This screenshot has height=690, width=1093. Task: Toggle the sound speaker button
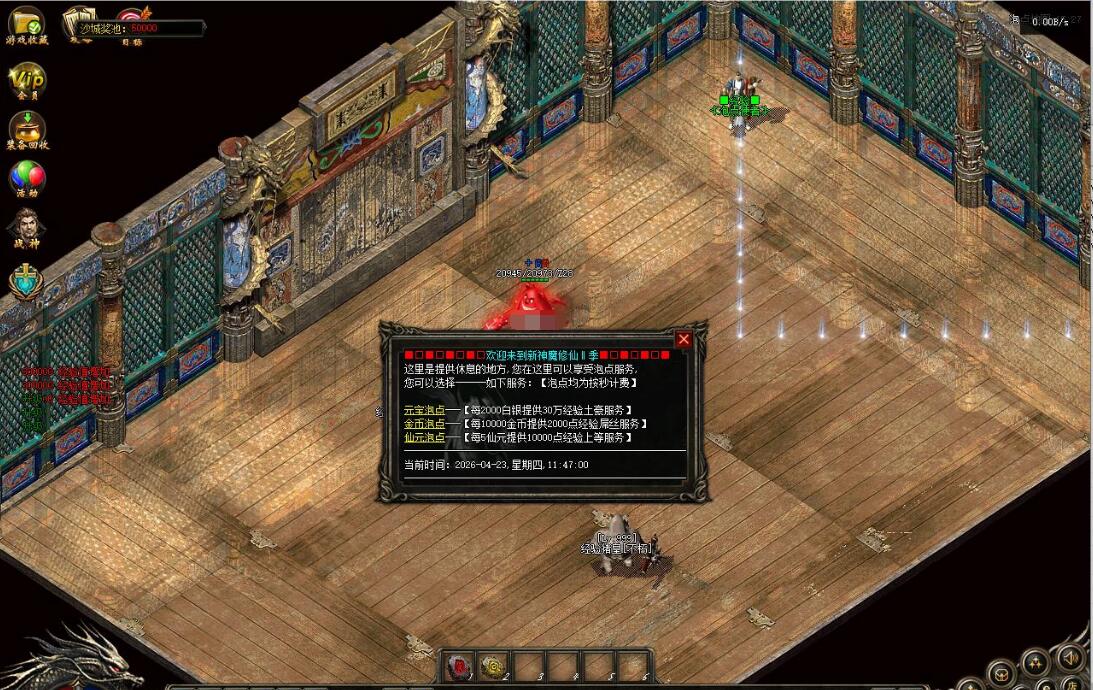point(1069,659)
